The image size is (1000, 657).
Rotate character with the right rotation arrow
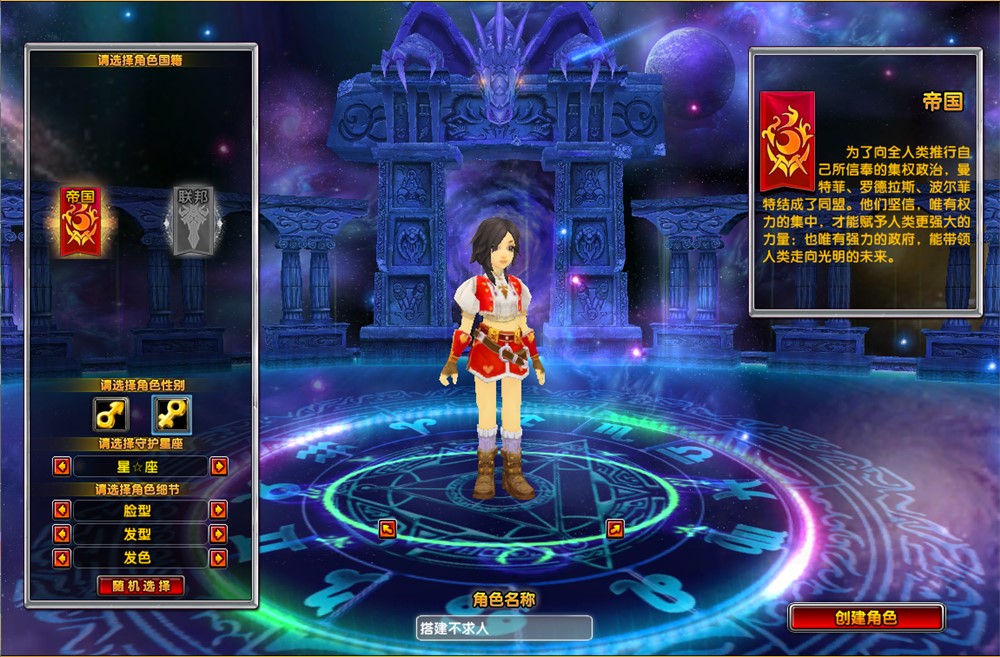click(615, 528)
